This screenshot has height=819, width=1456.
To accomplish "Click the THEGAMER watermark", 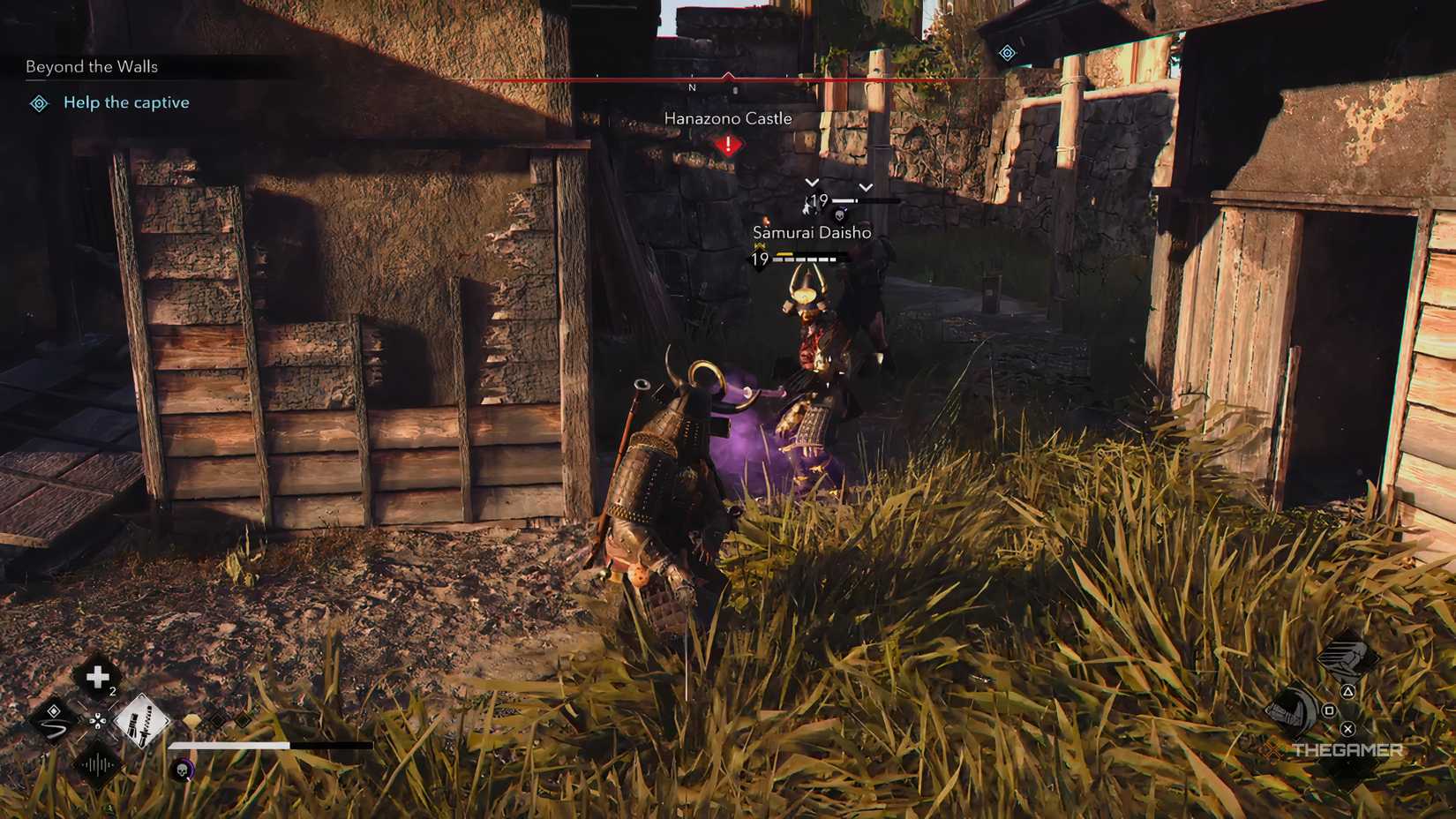I will coord(1347,749).
